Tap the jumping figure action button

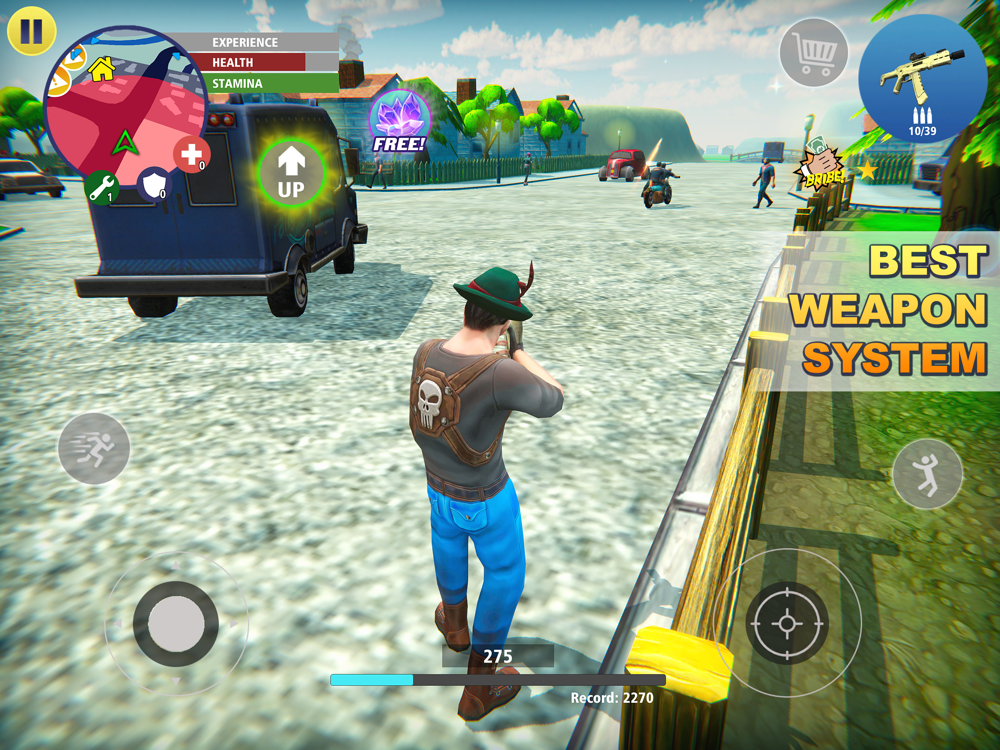928,474
